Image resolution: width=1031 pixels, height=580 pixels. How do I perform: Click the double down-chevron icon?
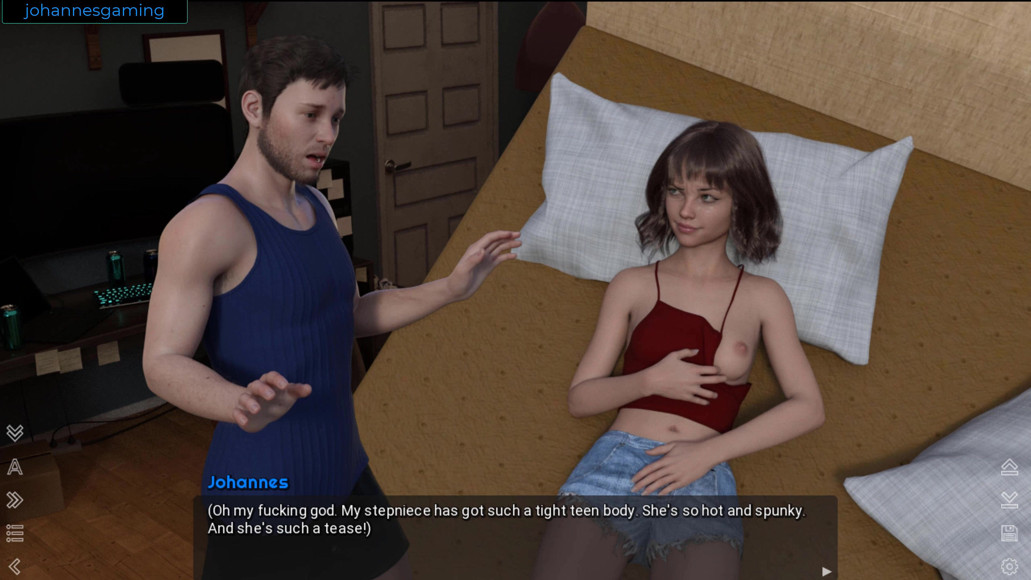point(15,433)
